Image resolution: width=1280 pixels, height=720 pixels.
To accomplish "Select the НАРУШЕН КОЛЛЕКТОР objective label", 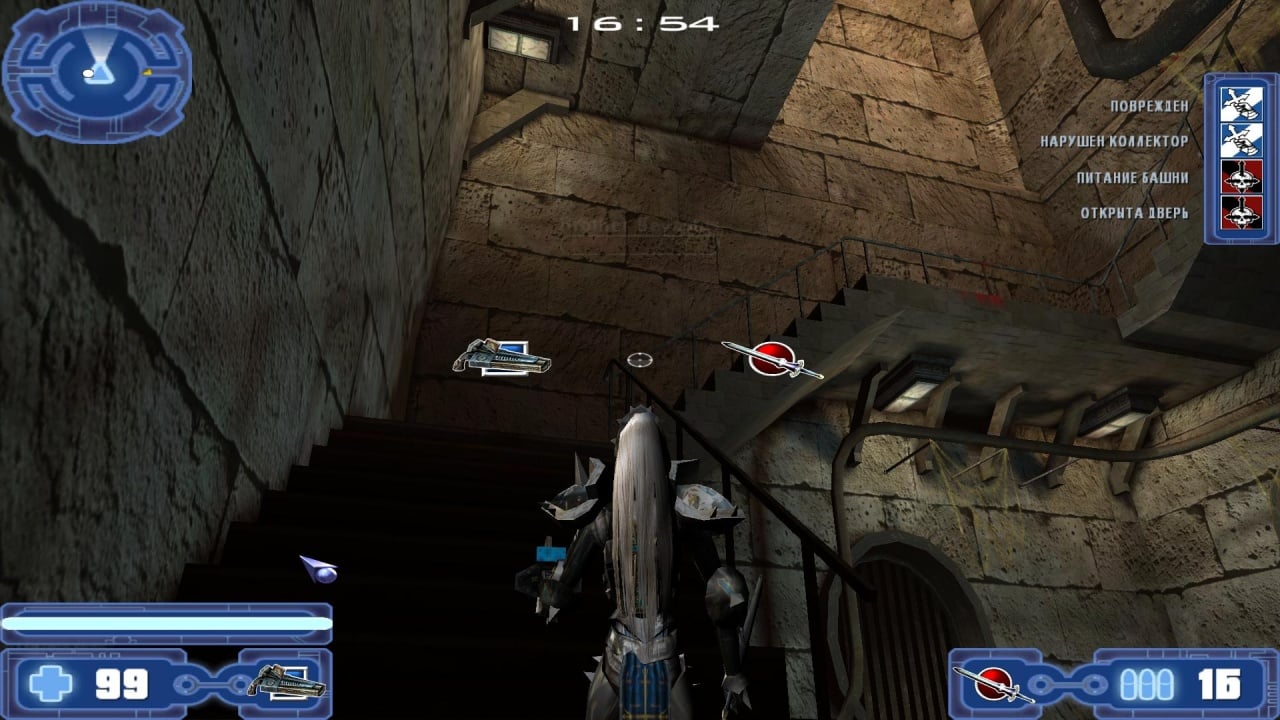I will coord(1114,142).
